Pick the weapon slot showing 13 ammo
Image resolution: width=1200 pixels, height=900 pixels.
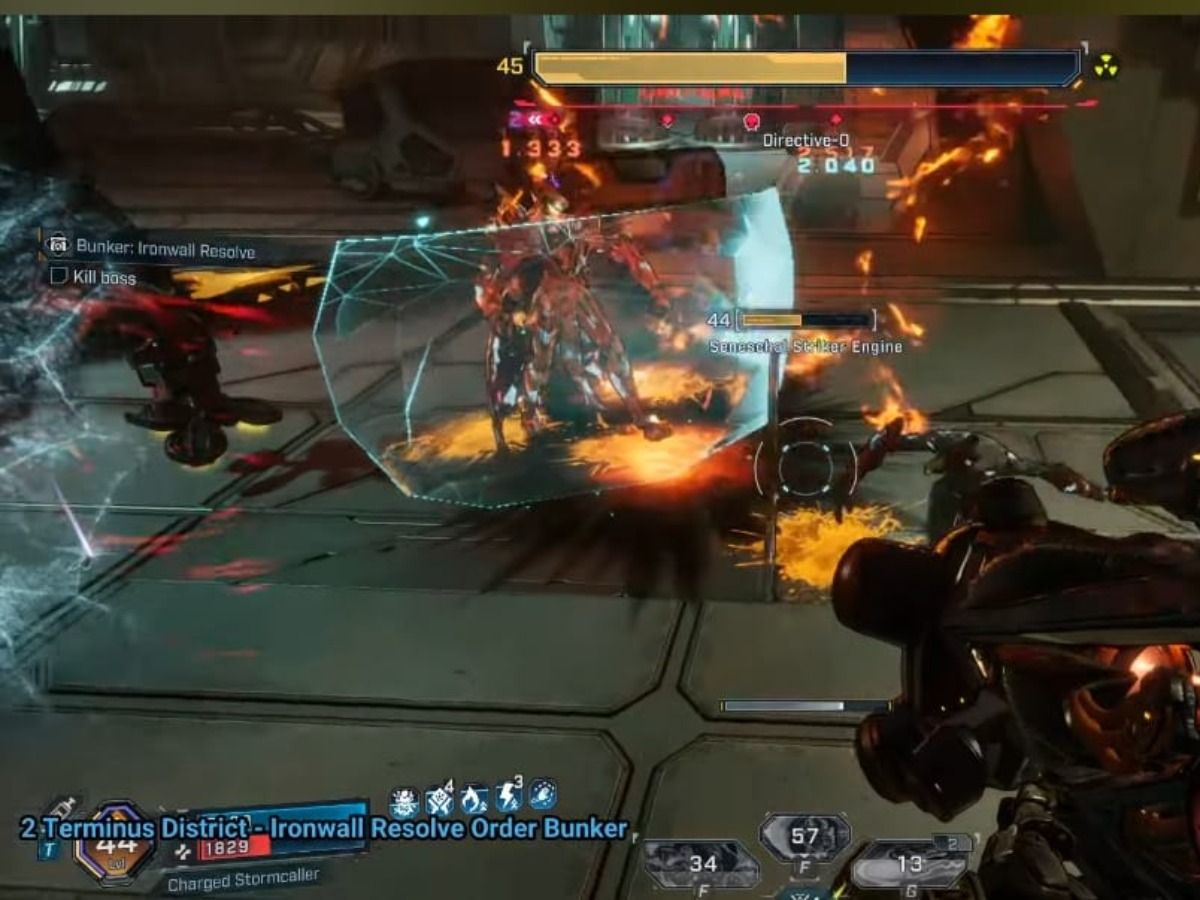pyautogui.click(x=909, y=864)
